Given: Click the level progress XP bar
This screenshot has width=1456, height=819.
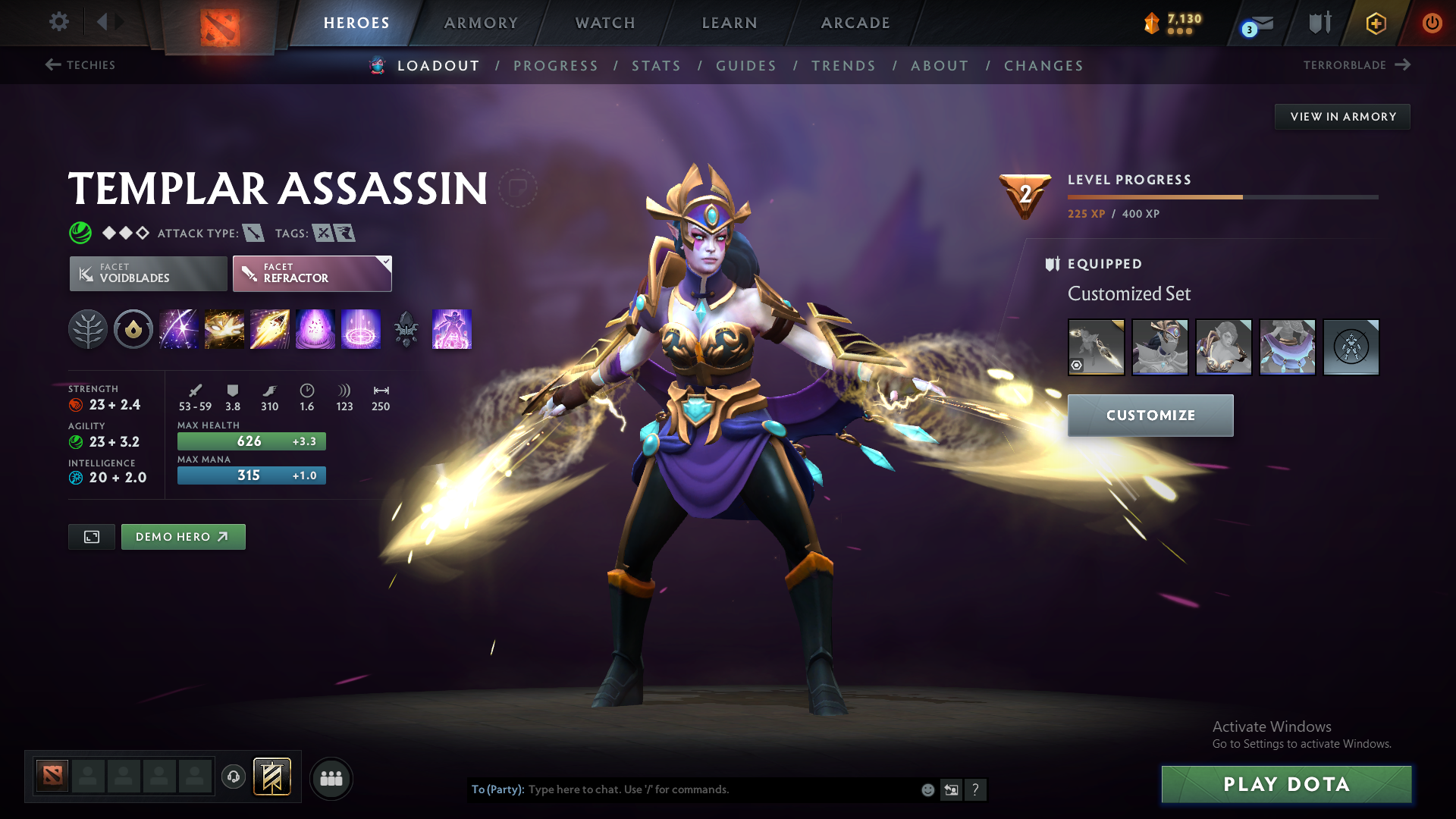Looking at the screenshot, I should (1221, 196).
